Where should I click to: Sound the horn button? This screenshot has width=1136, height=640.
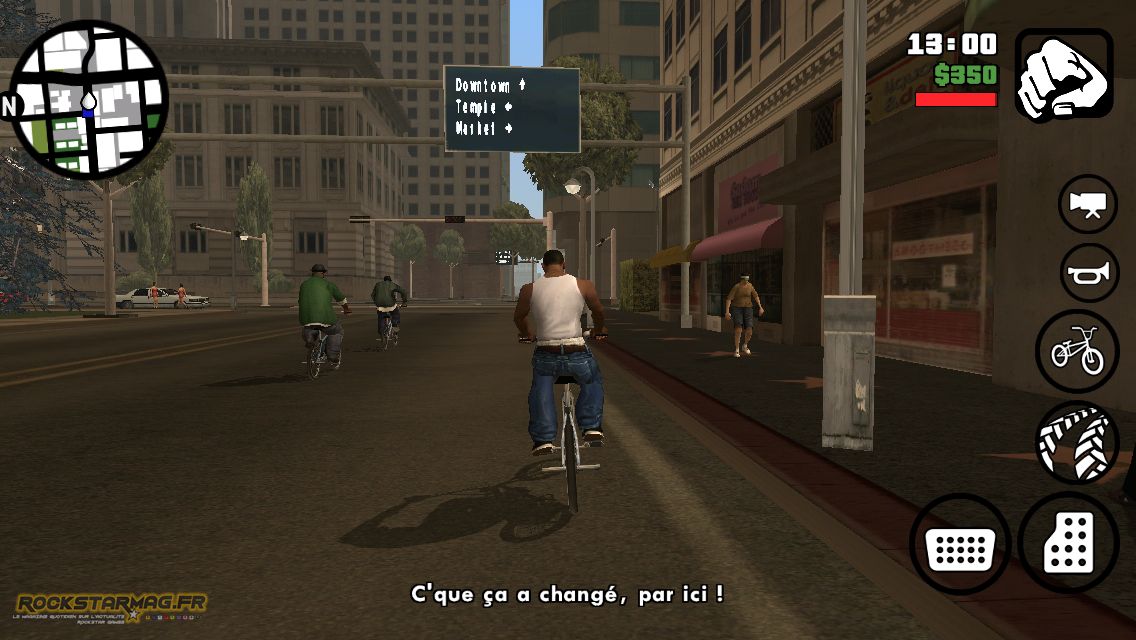(x=1089, y=272)
